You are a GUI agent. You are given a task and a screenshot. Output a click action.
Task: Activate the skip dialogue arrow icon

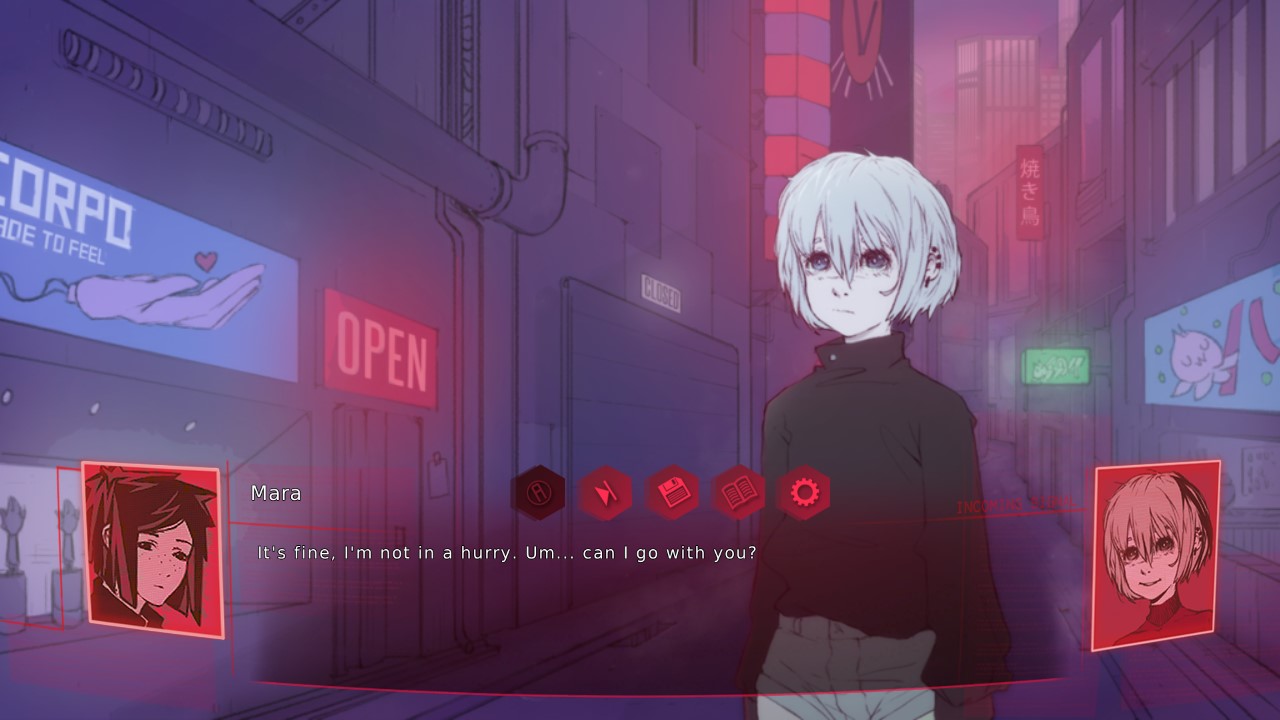[608, 492]
